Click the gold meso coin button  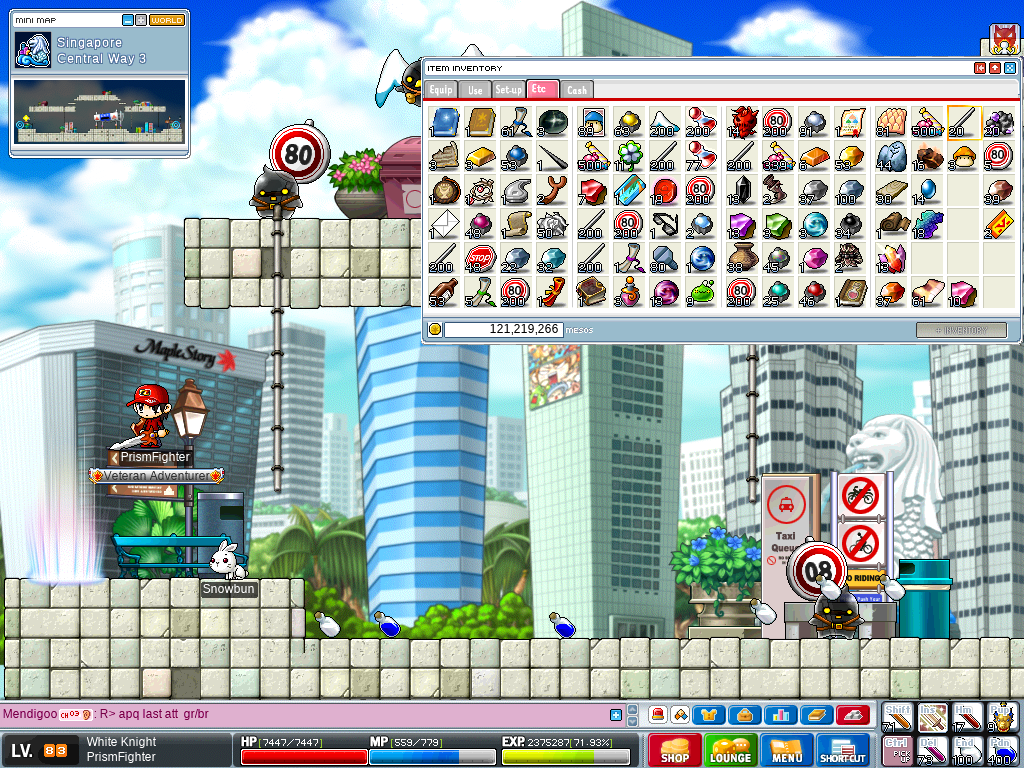[435, 329]
